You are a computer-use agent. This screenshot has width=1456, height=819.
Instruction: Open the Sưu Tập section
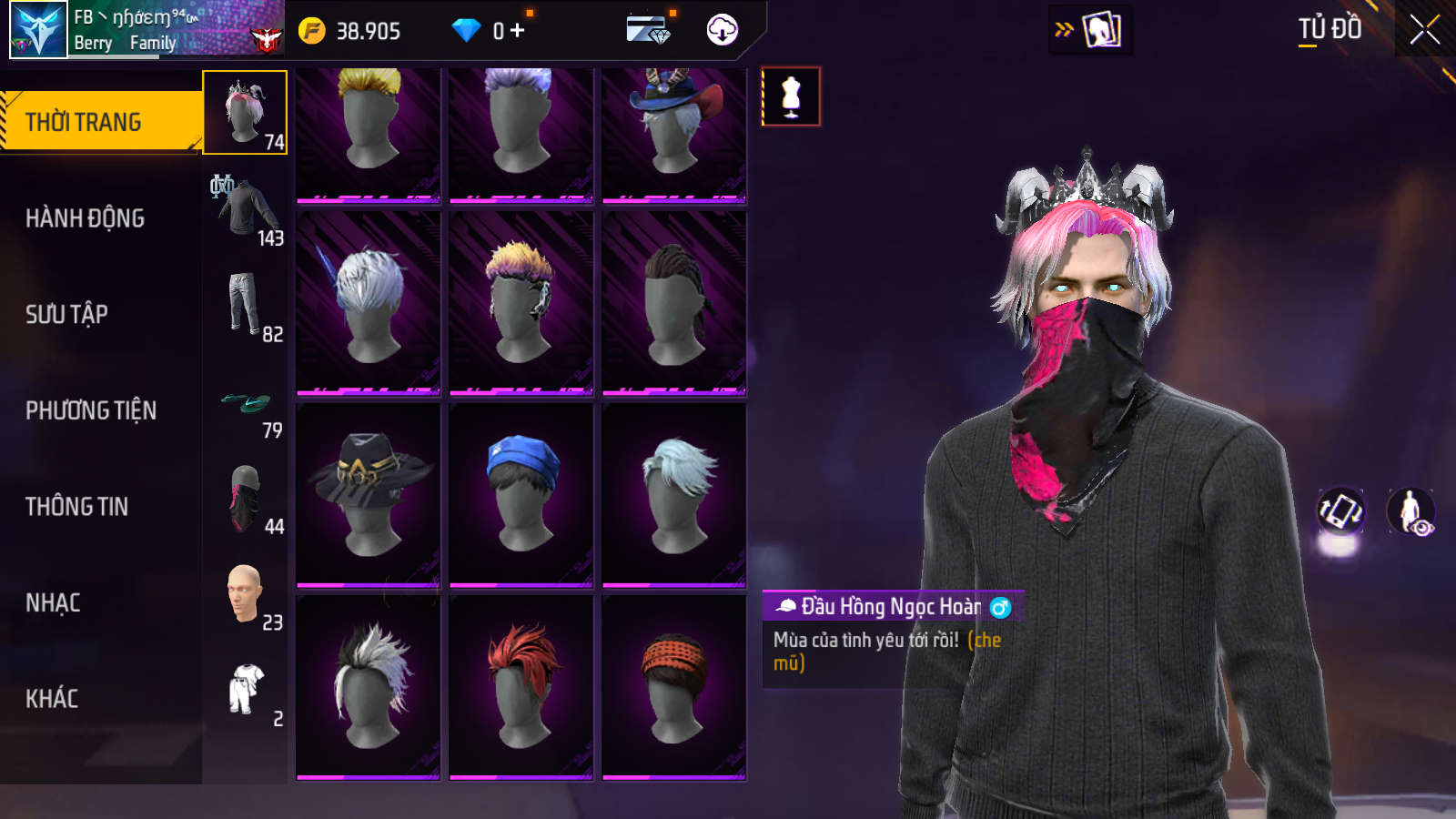click(66, 314)
